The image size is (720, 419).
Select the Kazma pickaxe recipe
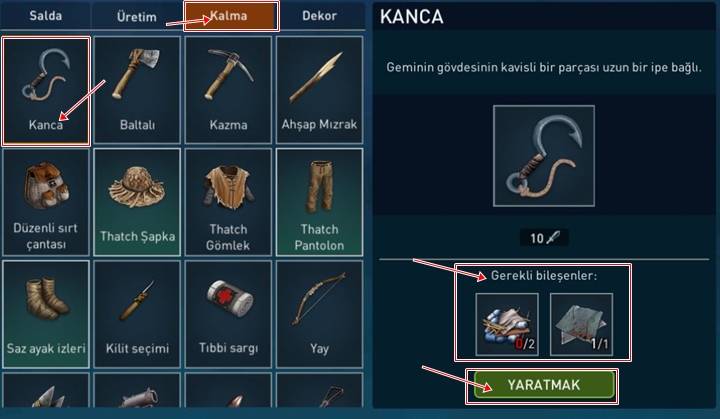(228, 91)
